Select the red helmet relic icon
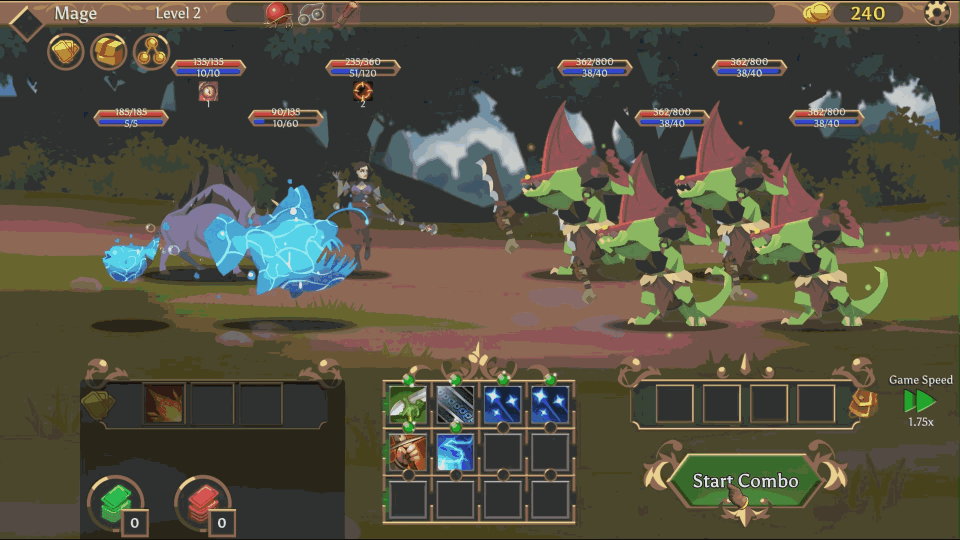The image size is (960, 540). [x=277, y=13]
